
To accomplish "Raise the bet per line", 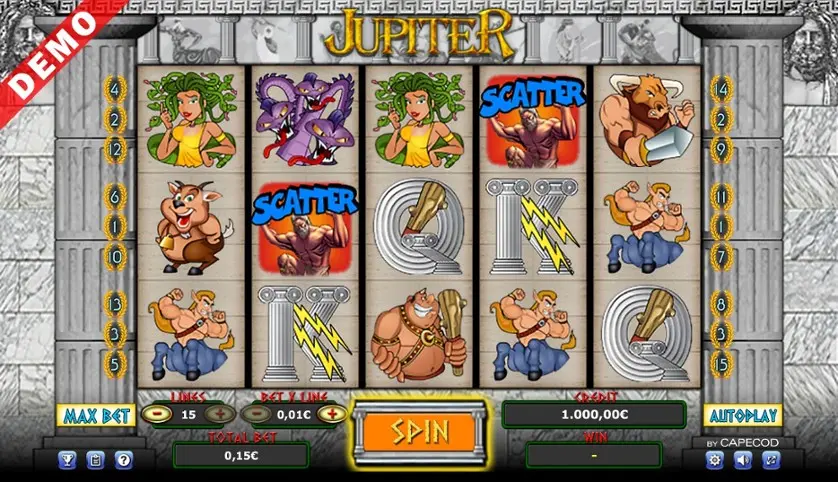I will click(325, 414).
